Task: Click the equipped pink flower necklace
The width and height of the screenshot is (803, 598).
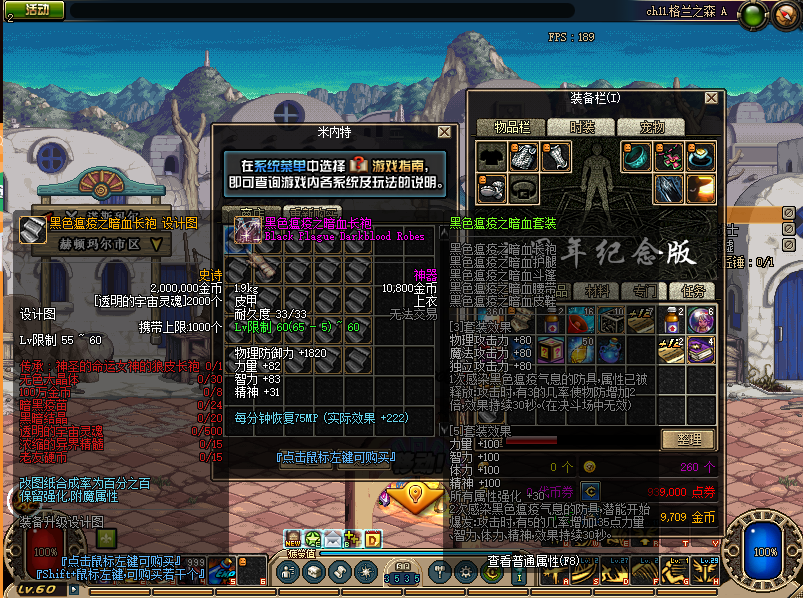Action: click(669, 156)
